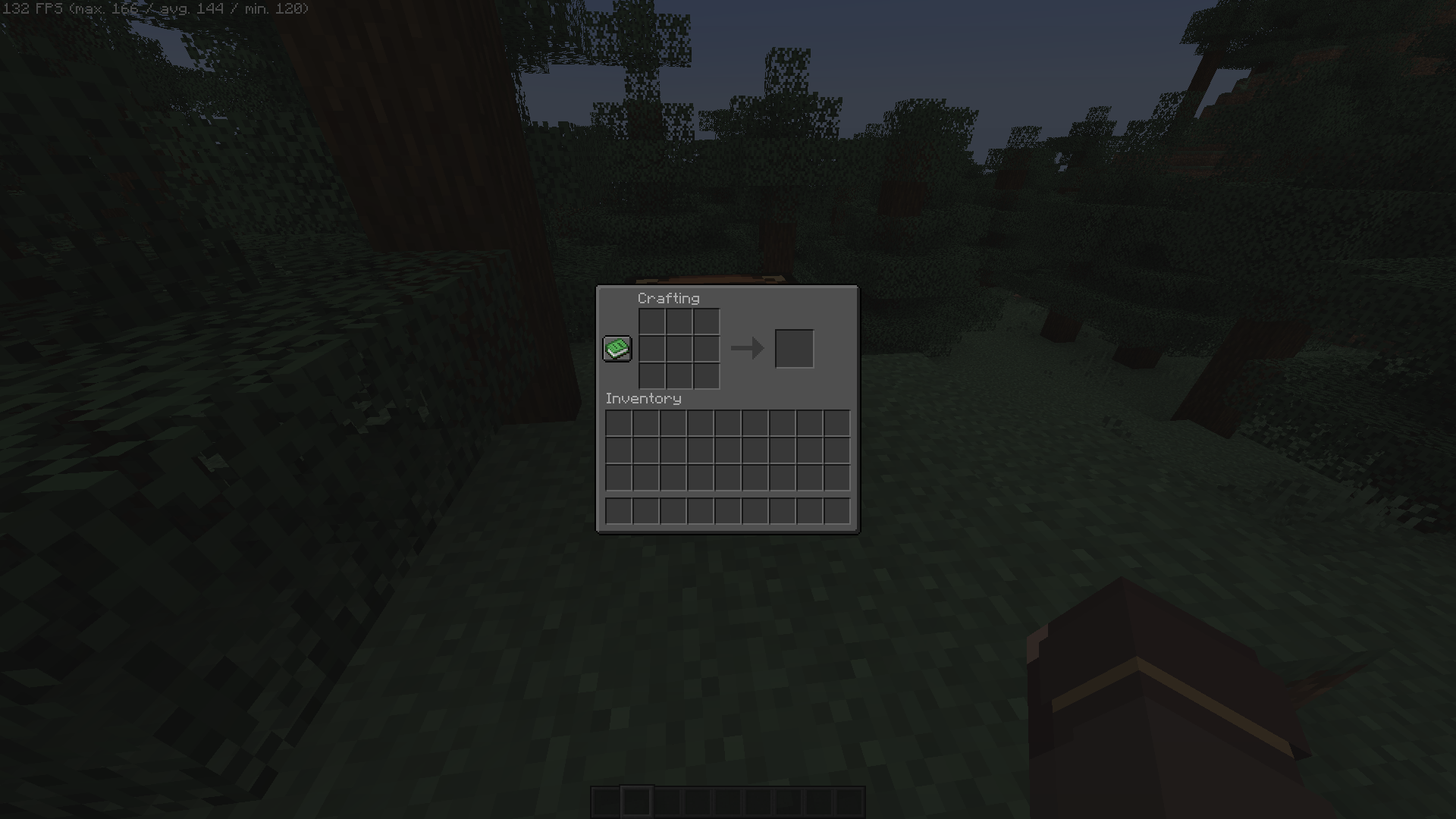Select the top-right crafting grid slot
Screen dimensions: 1456x819
705,322
